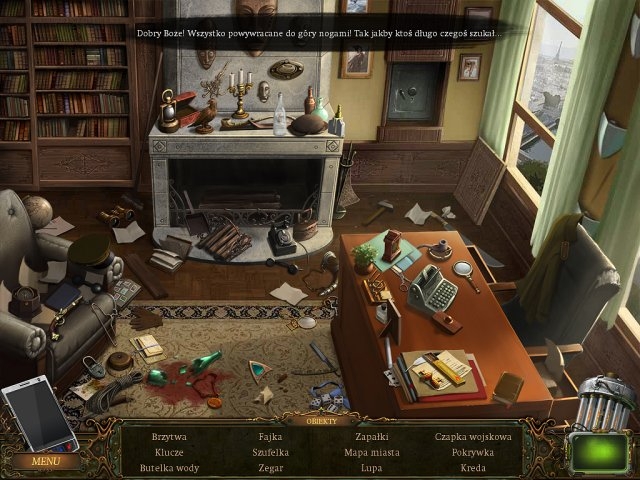This screenshot has width=640, height=480.
Task: Choose Szufelka from the object list
Action: (x=270, y=452)
